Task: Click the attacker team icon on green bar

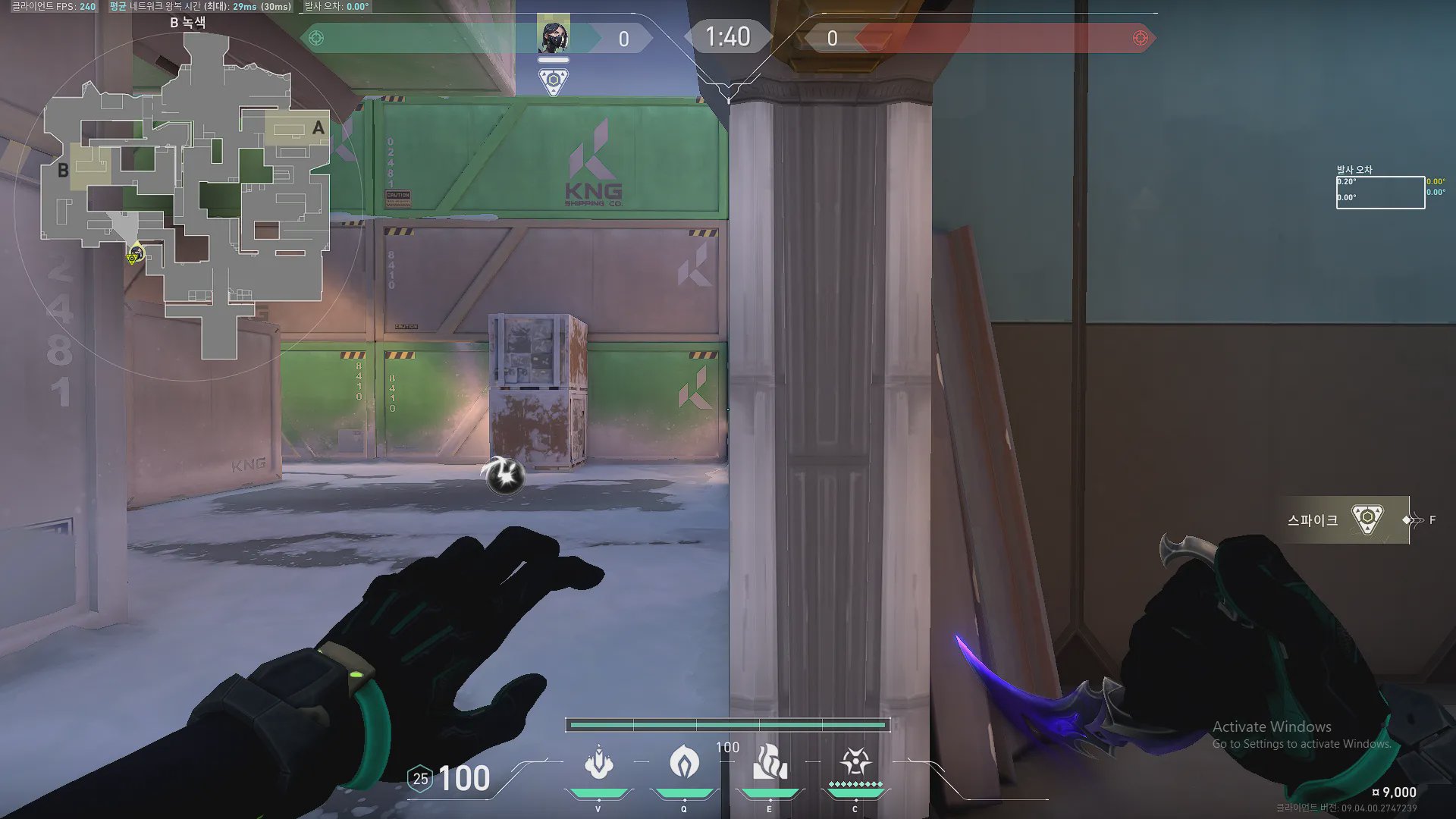Action: coord(316,38)
